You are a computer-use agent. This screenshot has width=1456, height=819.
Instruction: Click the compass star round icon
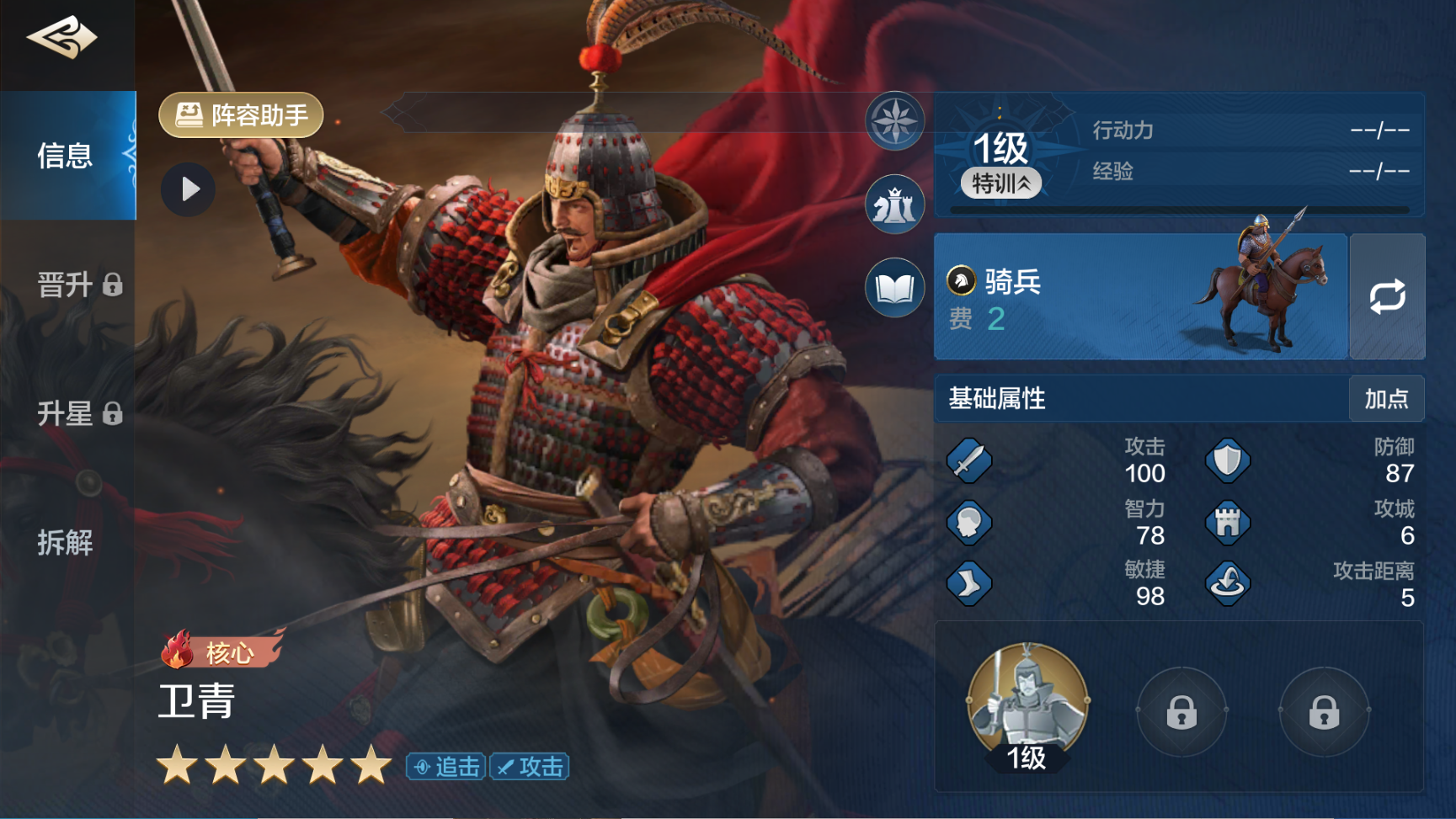[x=894, y=121]
